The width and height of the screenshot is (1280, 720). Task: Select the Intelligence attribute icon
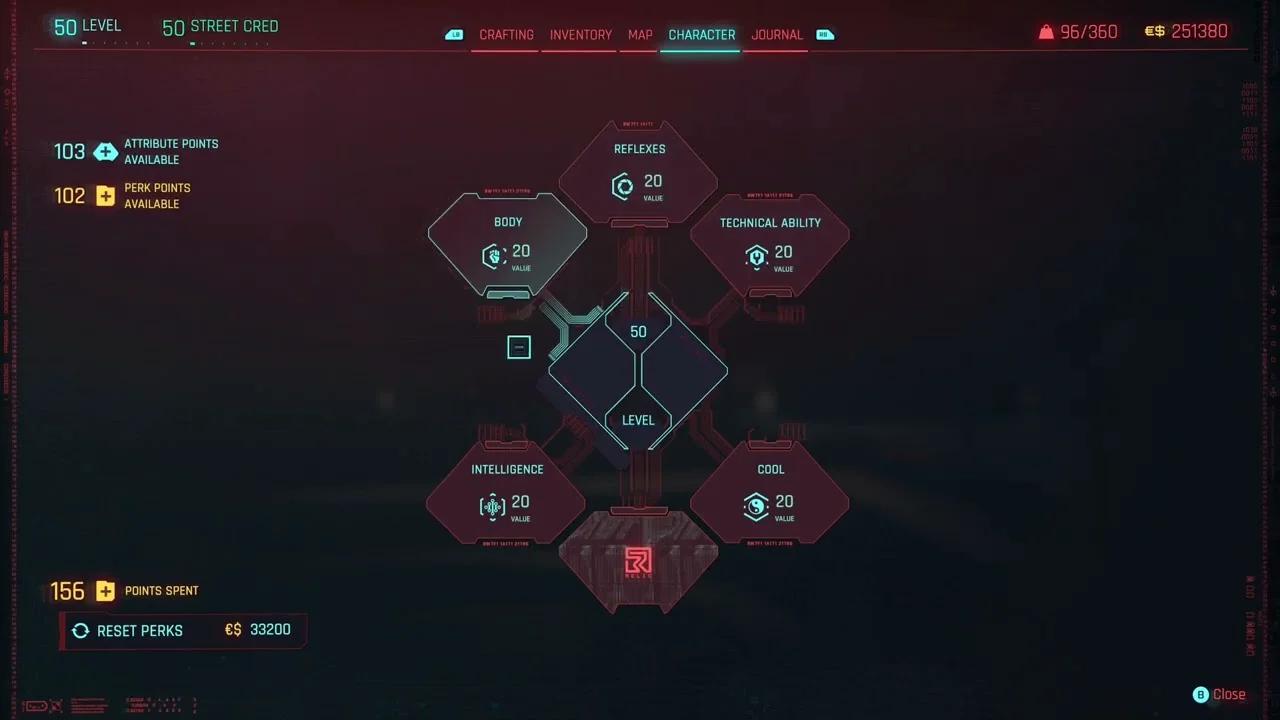click(492, 507)
